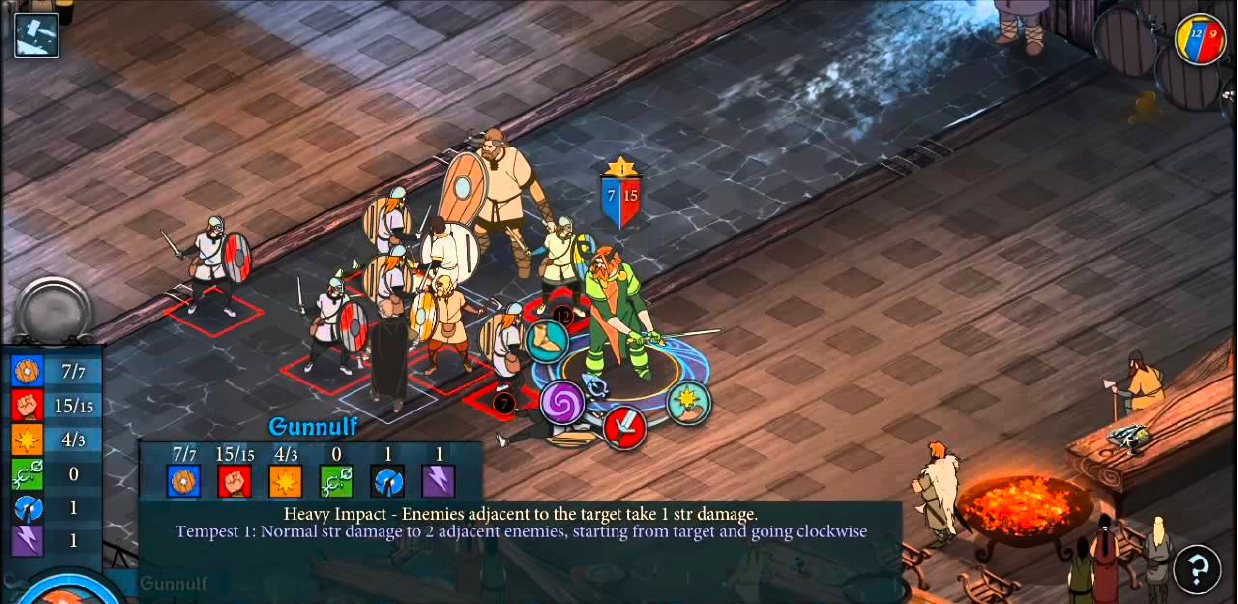Open the hammer options menu

click(x=37, y=35)
